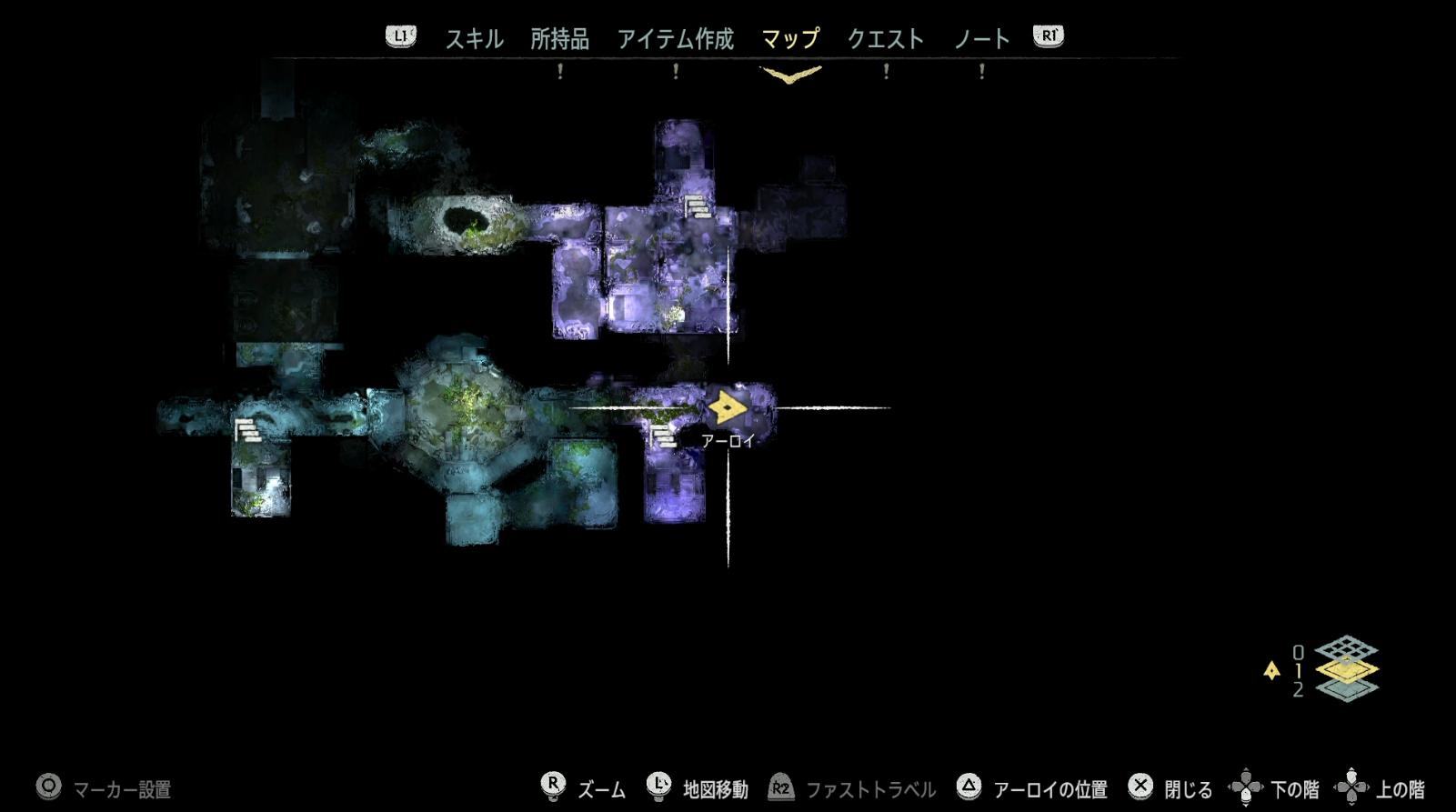Switch to the スキル tab

[x=474, y=39]
